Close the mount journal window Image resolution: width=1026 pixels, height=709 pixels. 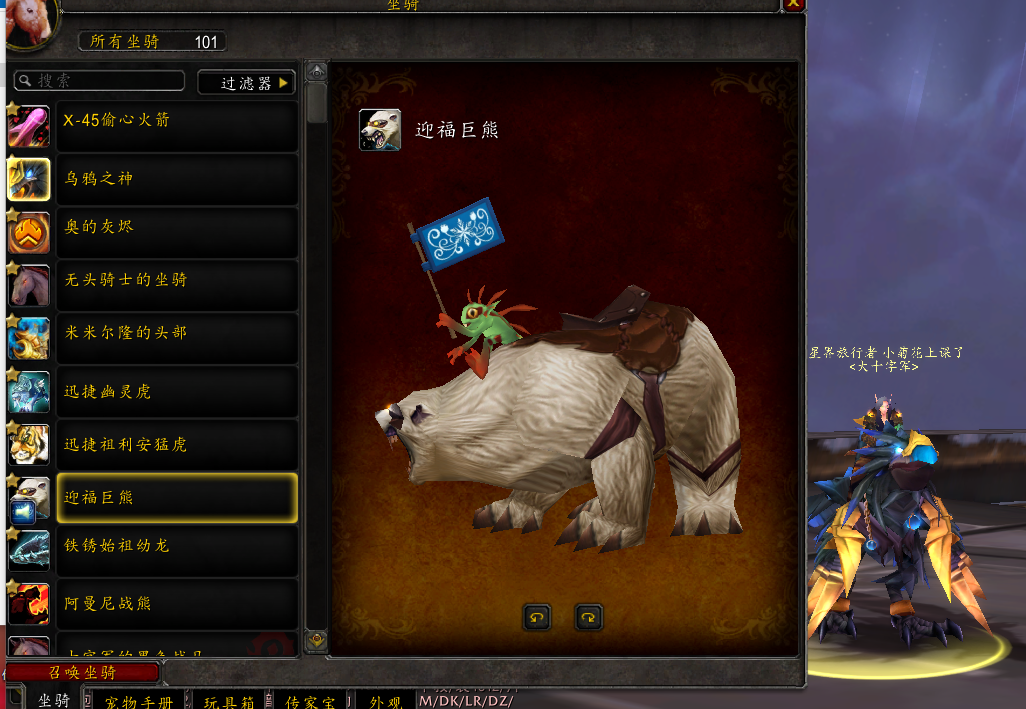(793, 4)
